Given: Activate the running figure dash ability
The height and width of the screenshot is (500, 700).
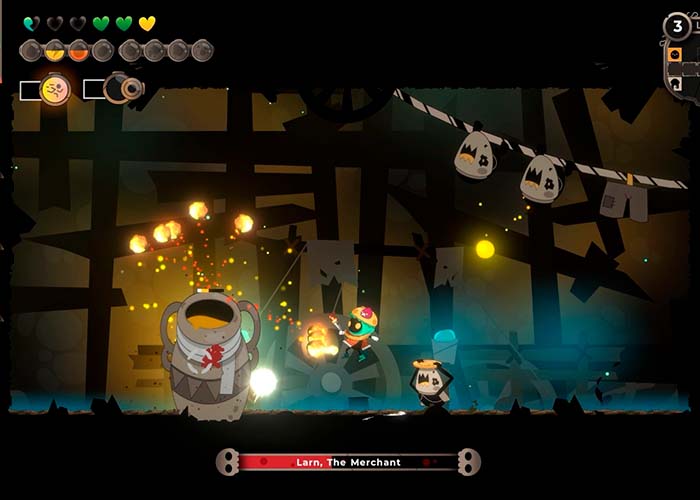Looking at the screenshot, I should pos(54,90).
